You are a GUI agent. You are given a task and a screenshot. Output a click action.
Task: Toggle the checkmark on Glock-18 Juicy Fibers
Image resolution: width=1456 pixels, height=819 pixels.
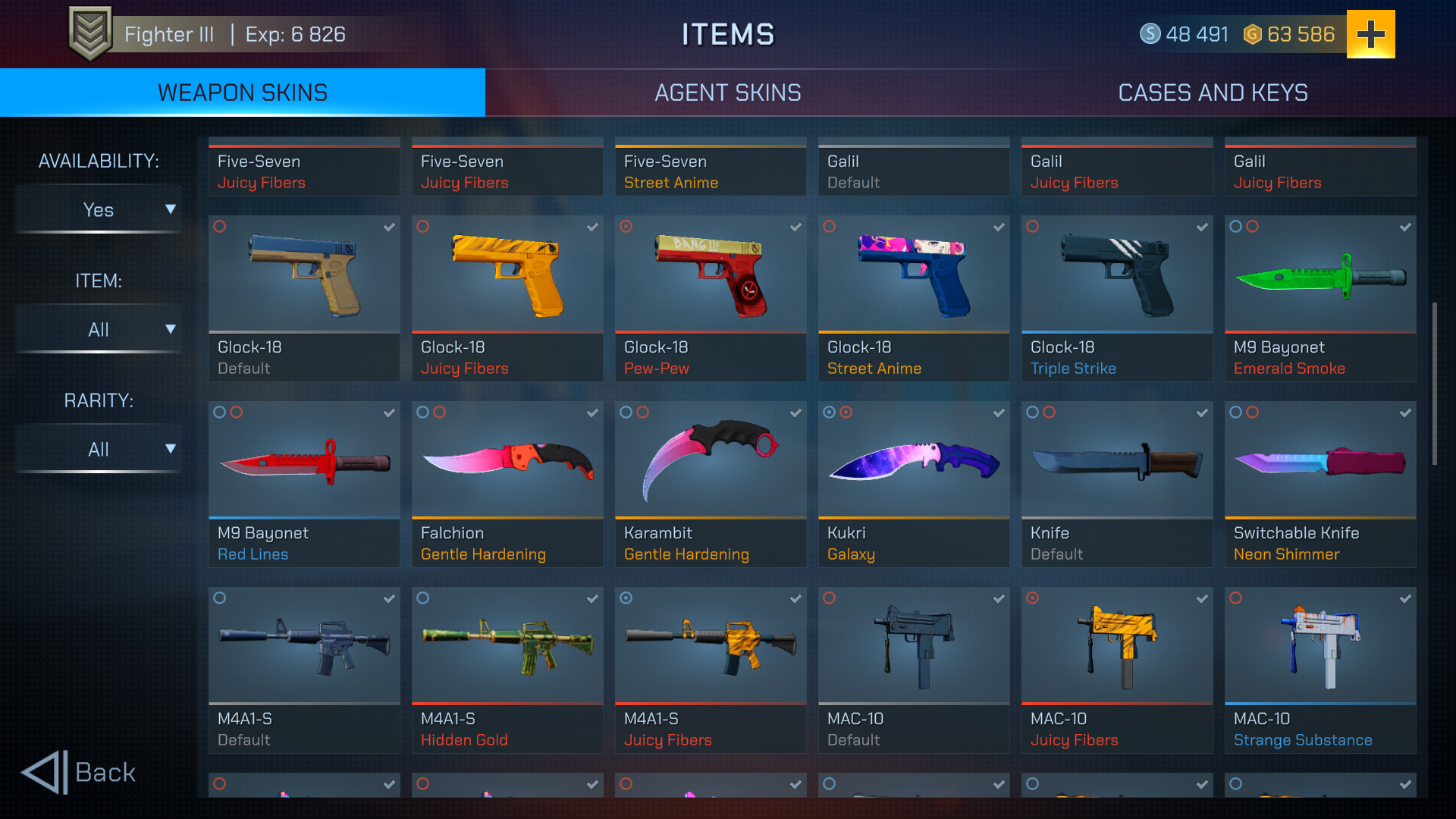pyautogui.click(x=592, y=227)
